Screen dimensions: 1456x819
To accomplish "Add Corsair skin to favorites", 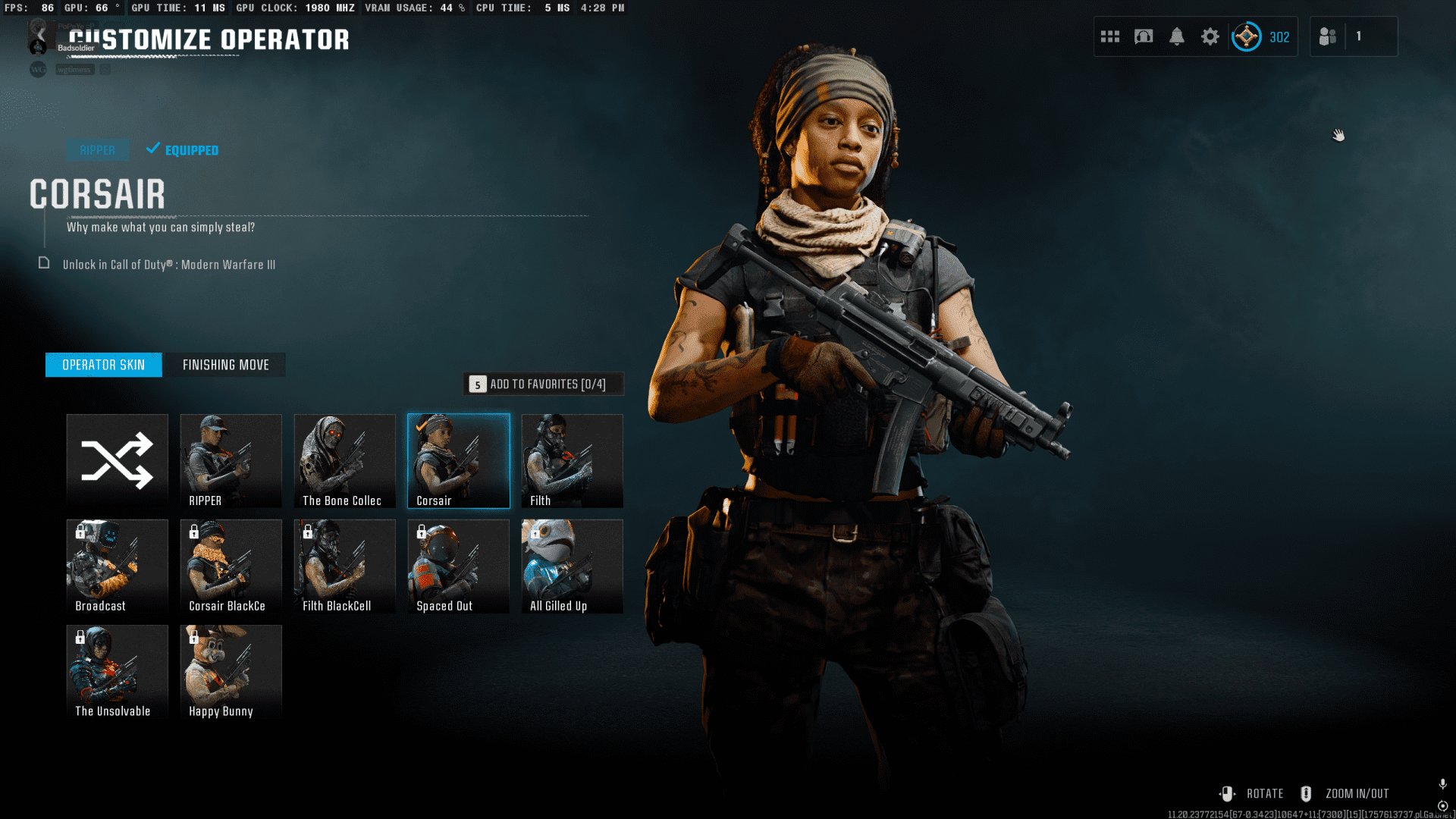I will [544, 384].
